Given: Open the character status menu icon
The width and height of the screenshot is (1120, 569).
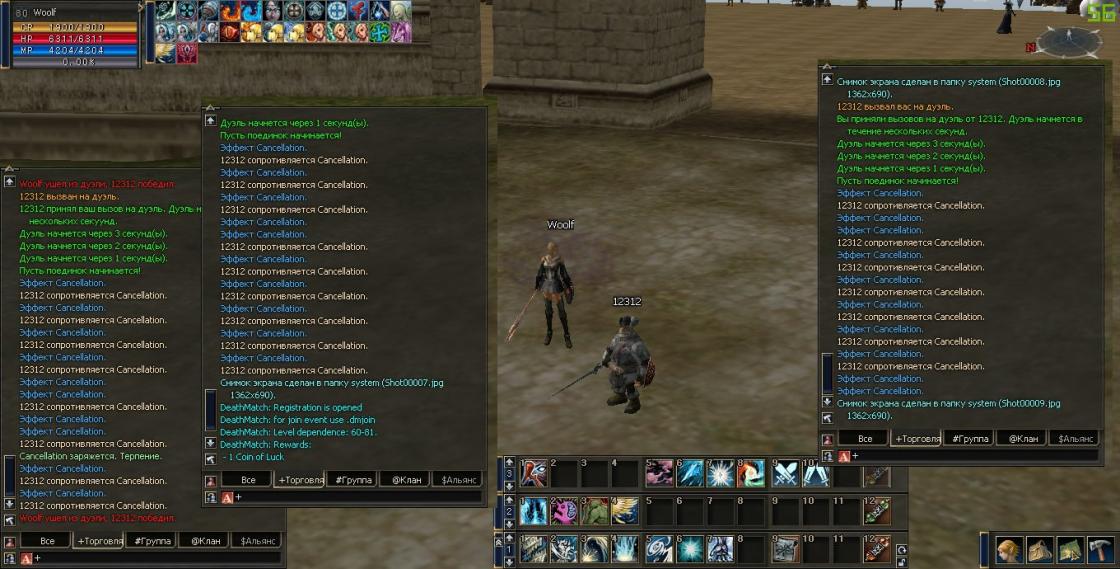Looking at the screenshot, I should 1009,551.
